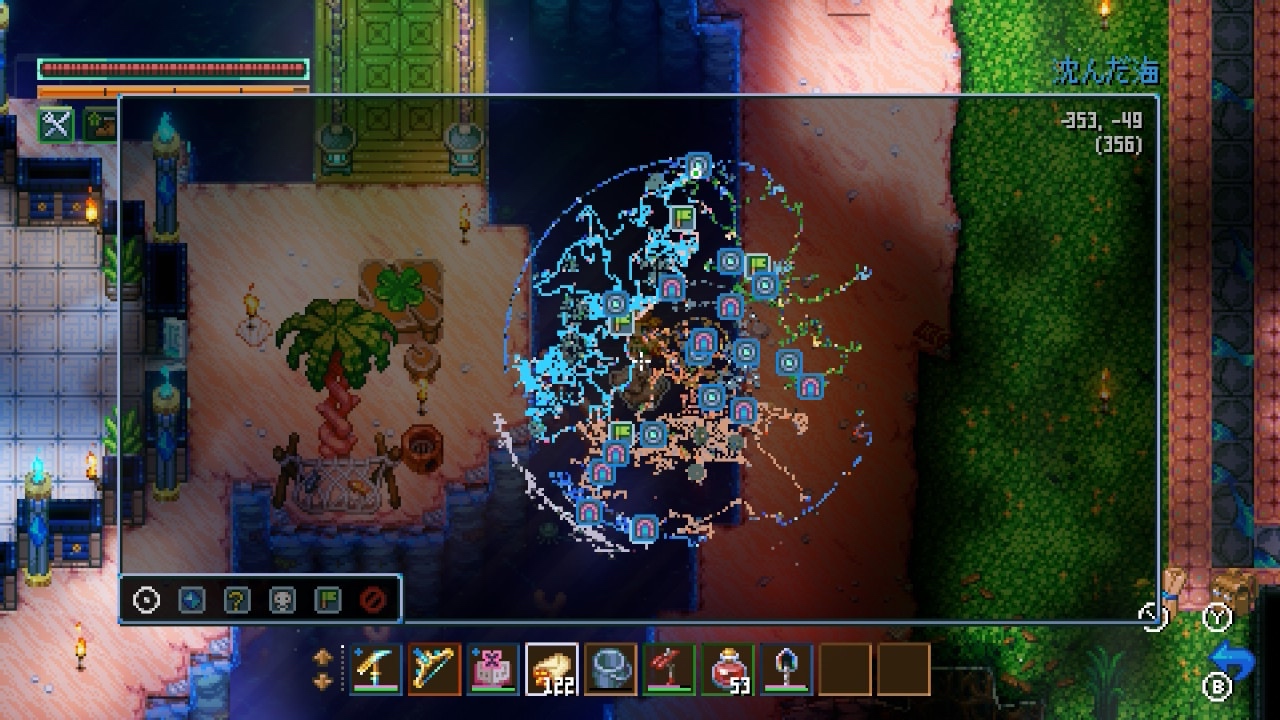The height and width of the screenshot is (720, 1280).
Task: Toggle the yellow question mark map filter
Action: (x=237, y=600)
